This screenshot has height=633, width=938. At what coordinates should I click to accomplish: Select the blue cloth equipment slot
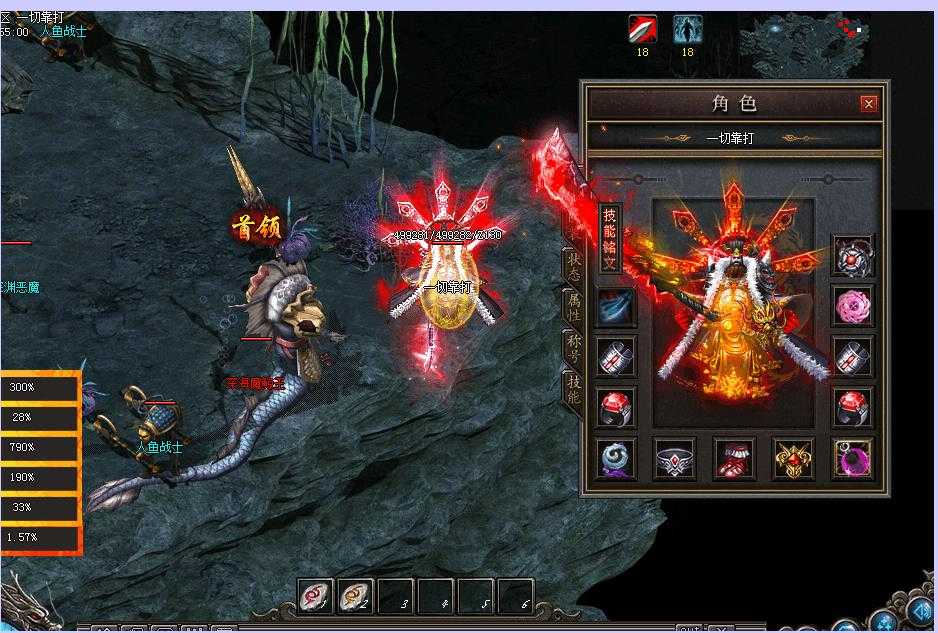(616, 307)
